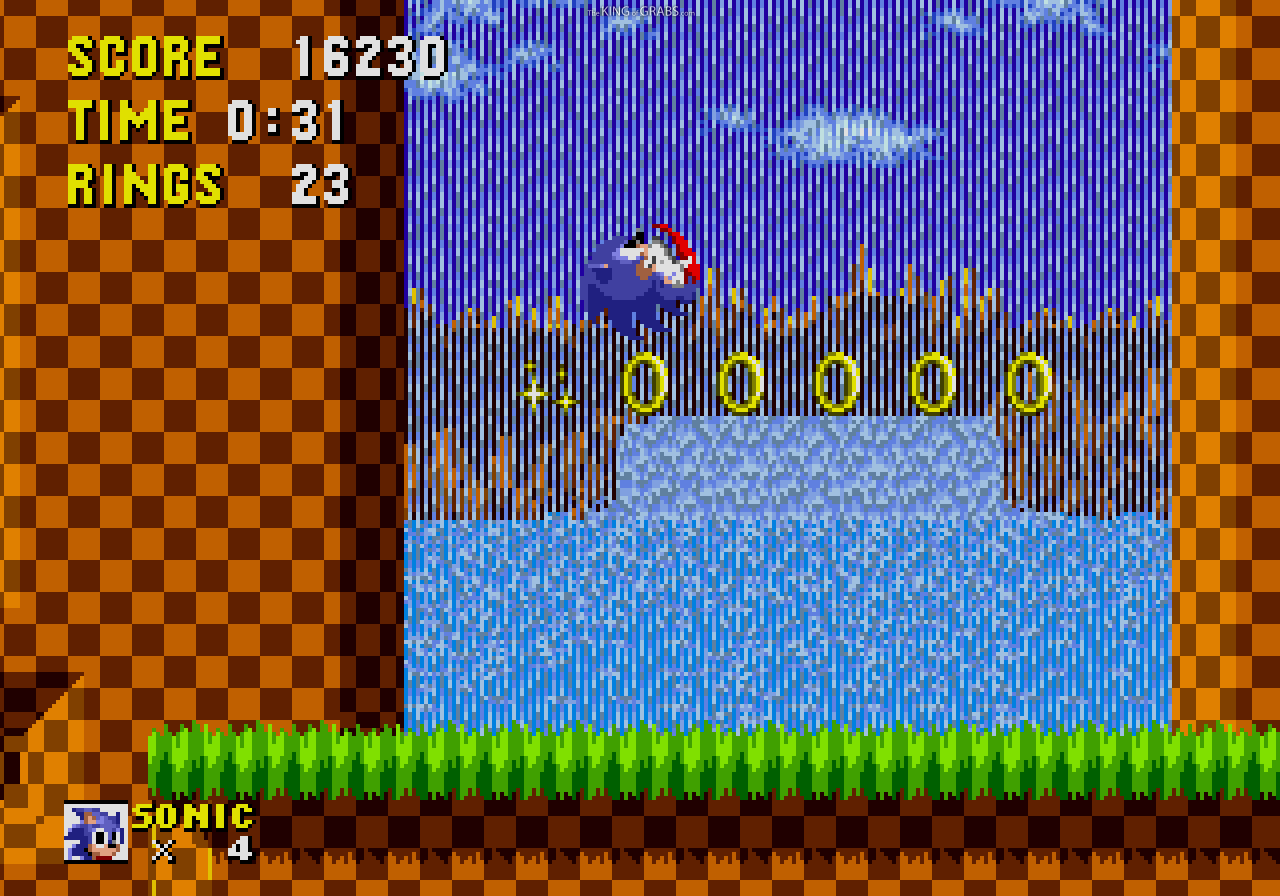Click the waterfall platform below the rings
1280x896 pixels.
coord(810,465)
